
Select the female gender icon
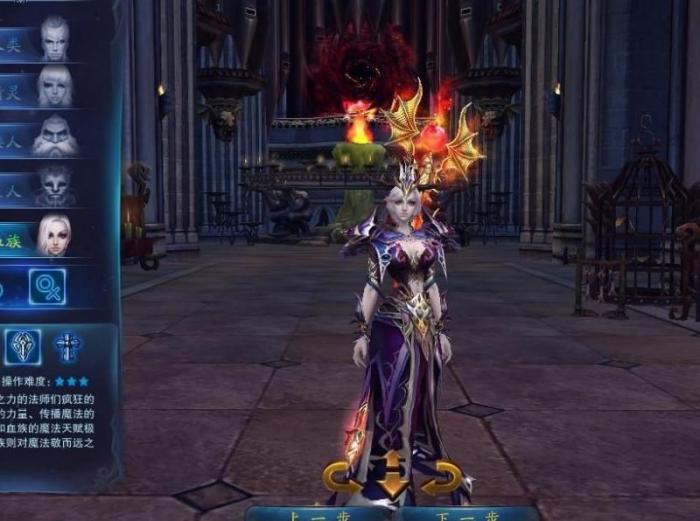pyautogui.click(x=46, y=287)
